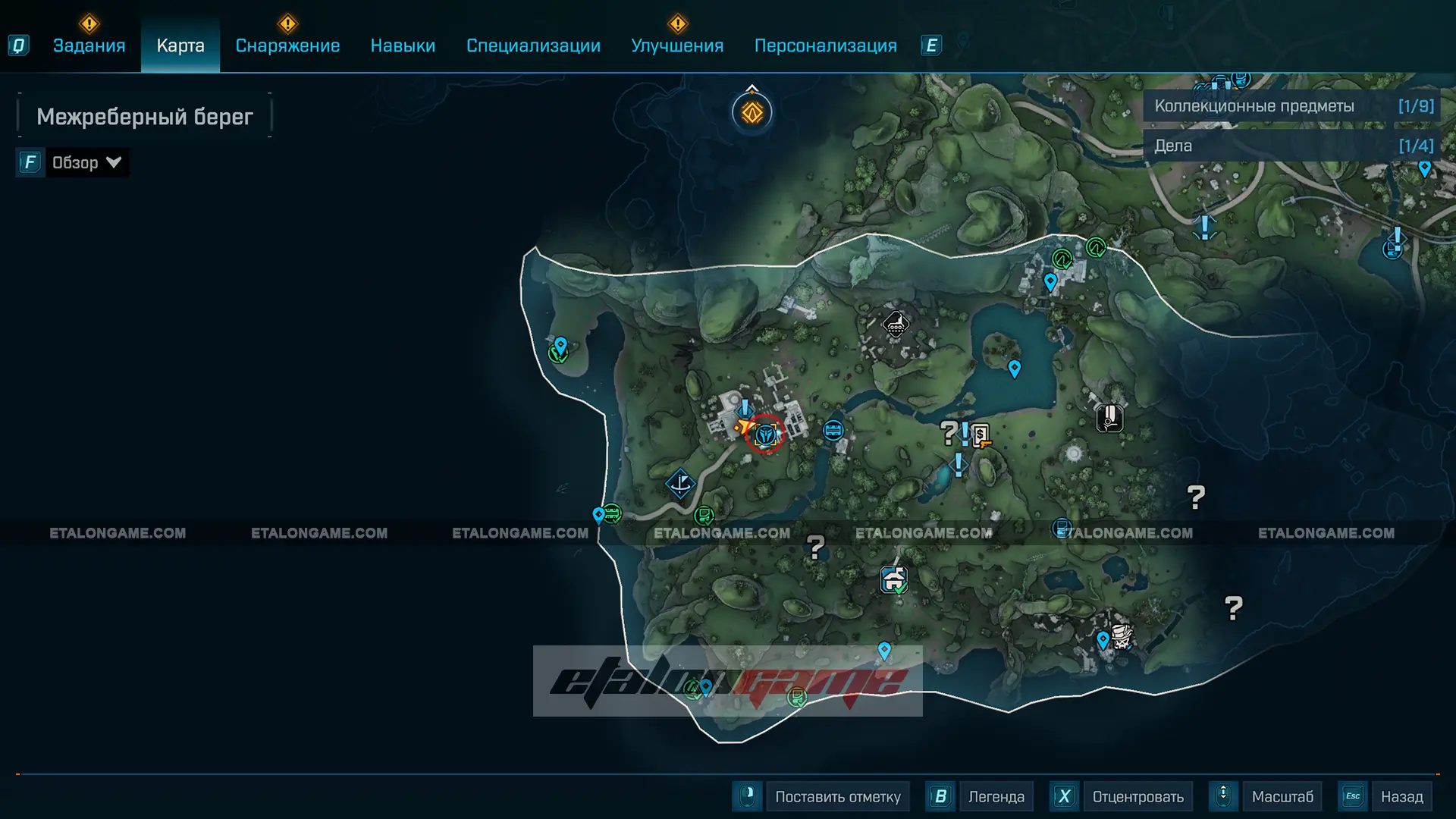Expand the Обзор dropdown
This screenshot has height=819, width=1456.
[85, 163]
